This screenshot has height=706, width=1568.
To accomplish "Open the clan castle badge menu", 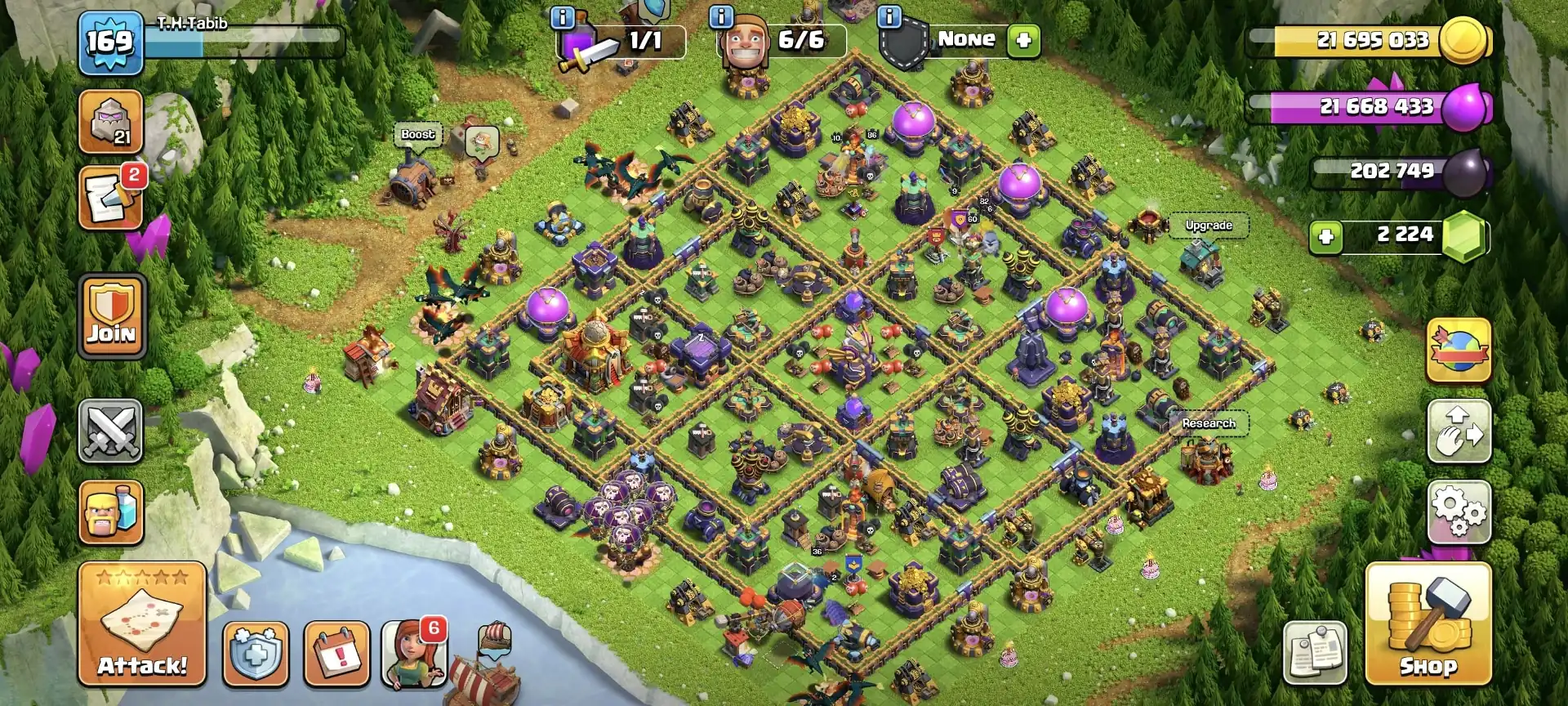I will point(110,120).
